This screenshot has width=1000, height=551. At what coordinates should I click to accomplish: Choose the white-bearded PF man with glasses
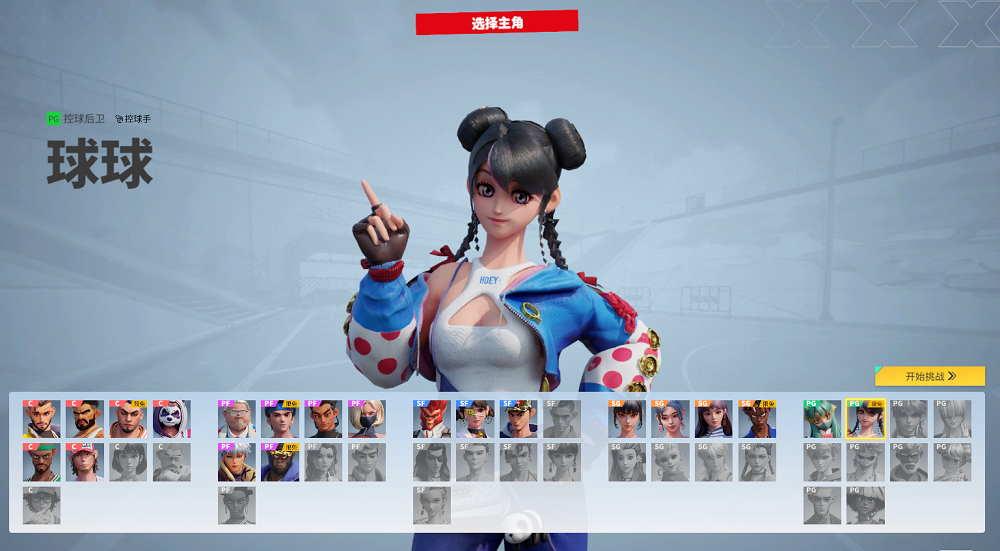pyautogui.click(x=237, y=419)
